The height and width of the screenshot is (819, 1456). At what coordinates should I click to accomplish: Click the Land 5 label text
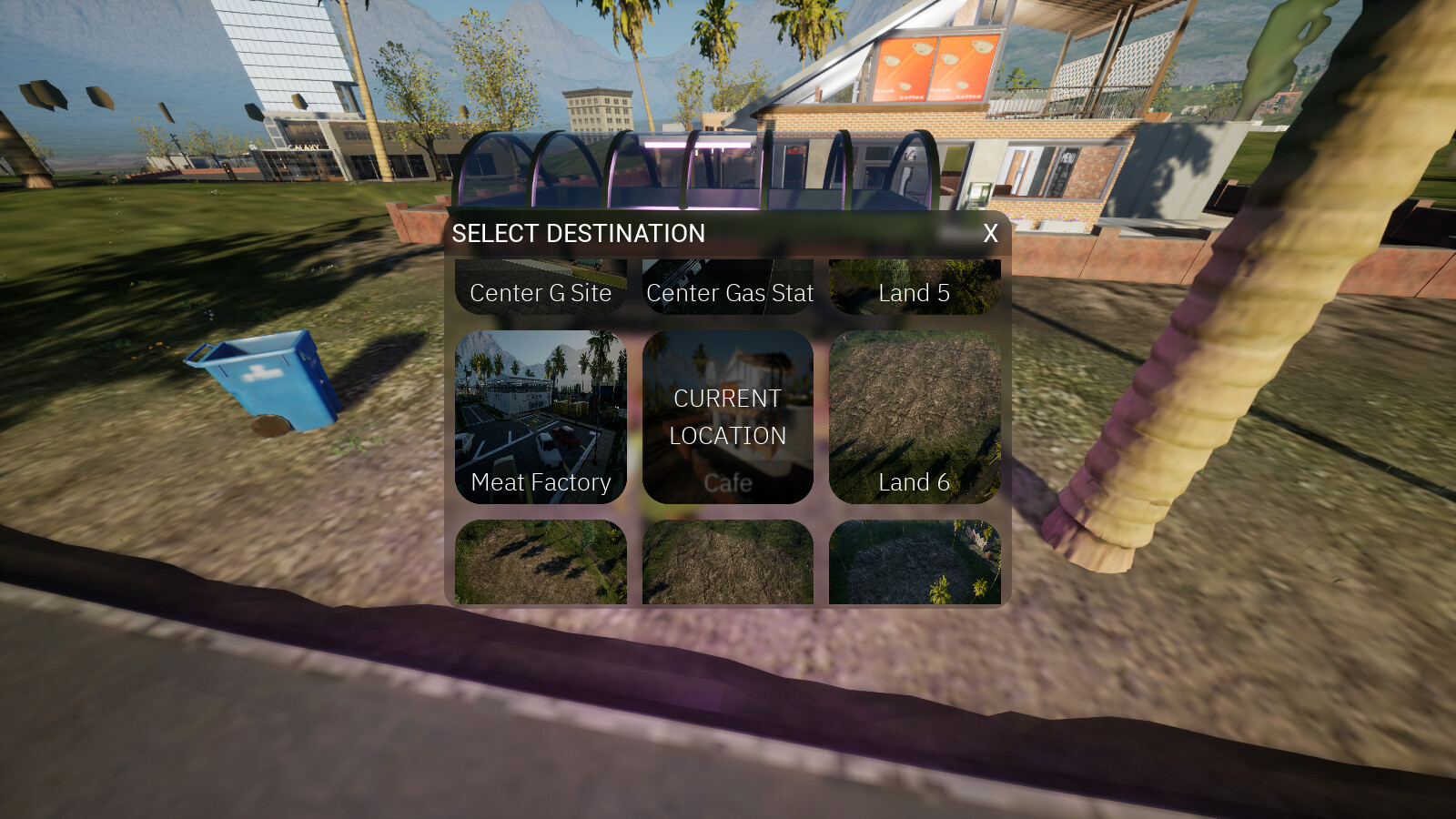pos(915,293)
